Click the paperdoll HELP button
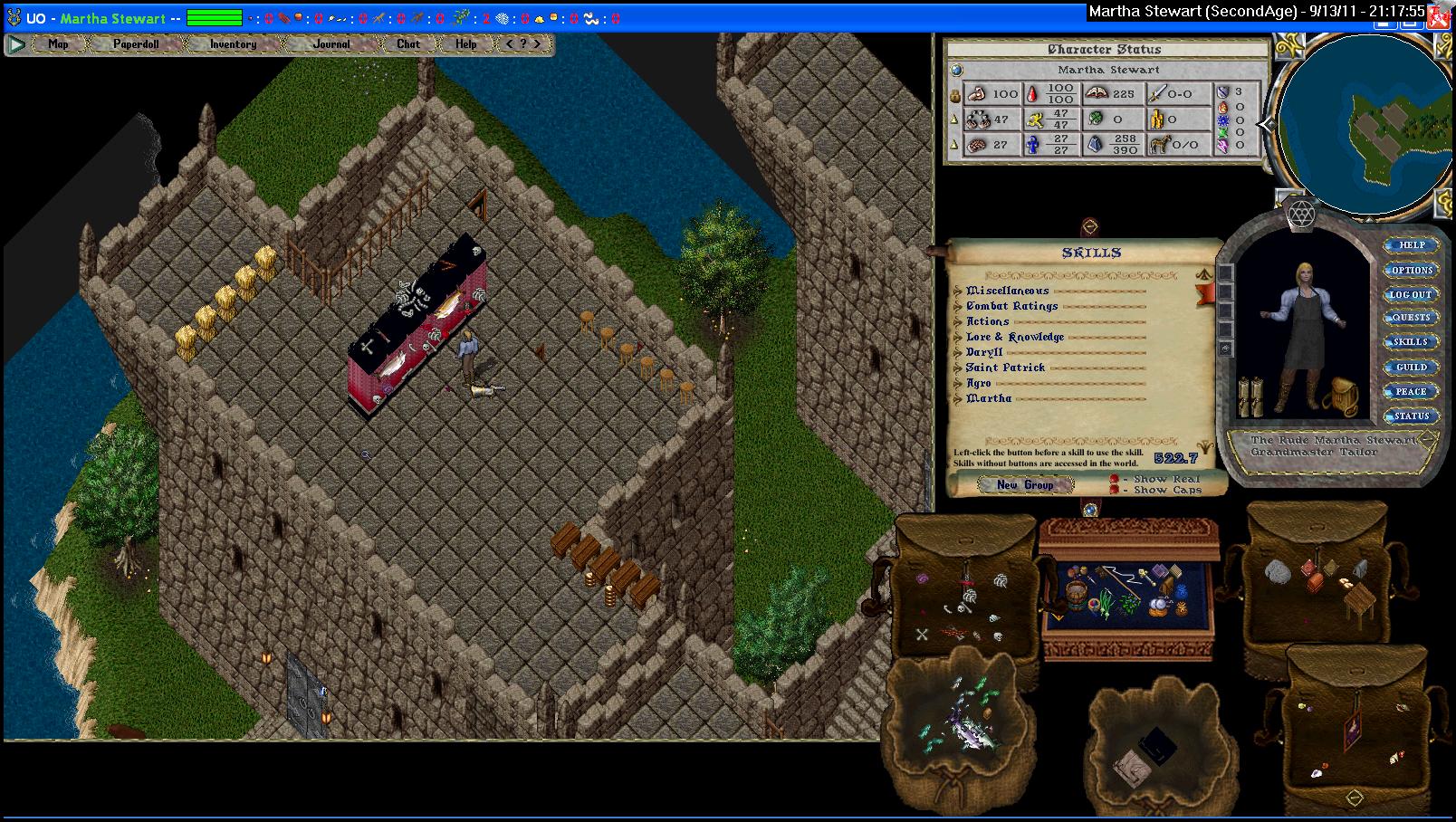This screenshot has height=822, width=1456. click(x=1412, y=245)
